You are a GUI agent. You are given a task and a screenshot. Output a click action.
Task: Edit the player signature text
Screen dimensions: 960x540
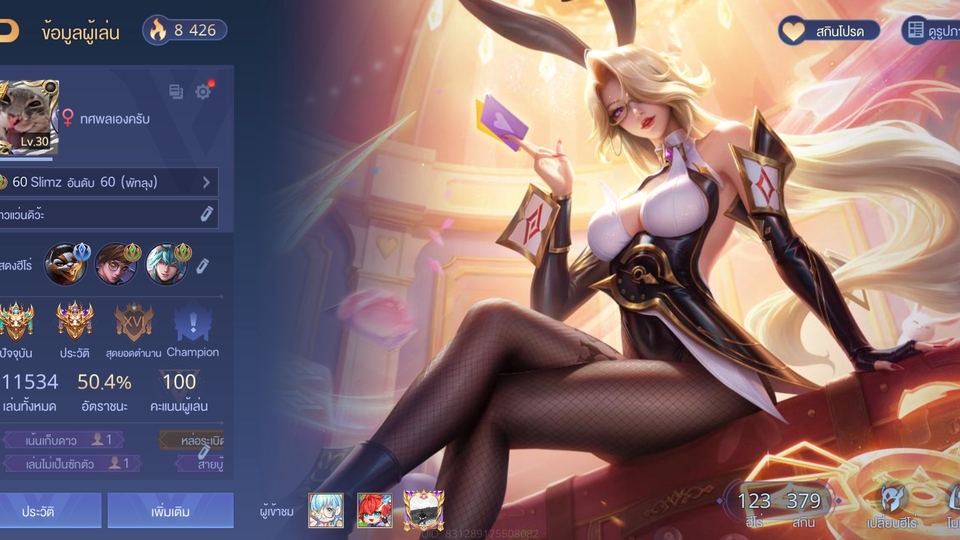(207, 214)
